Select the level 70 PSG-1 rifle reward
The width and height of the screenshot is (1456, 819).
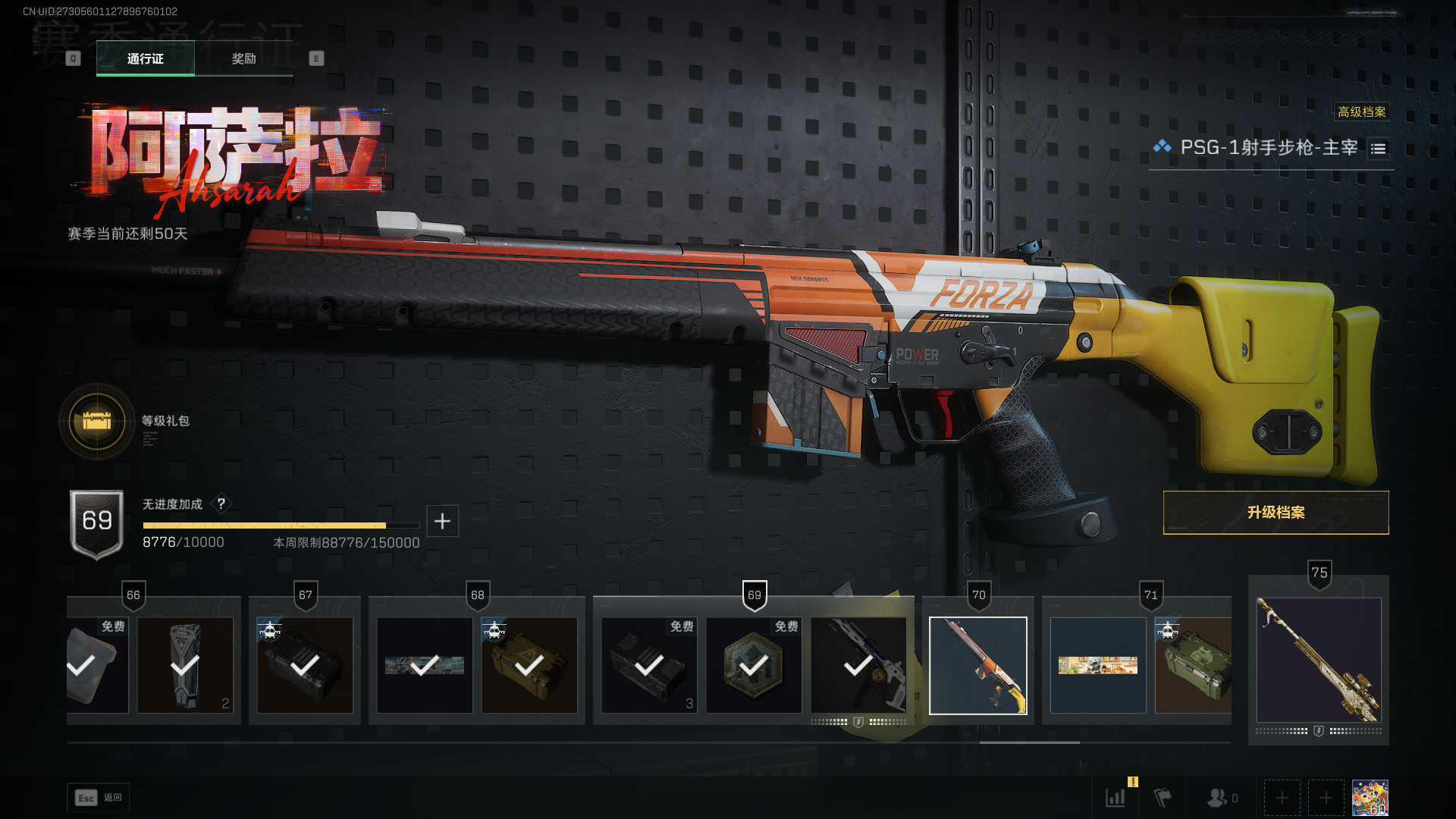(x=977, y=665)
